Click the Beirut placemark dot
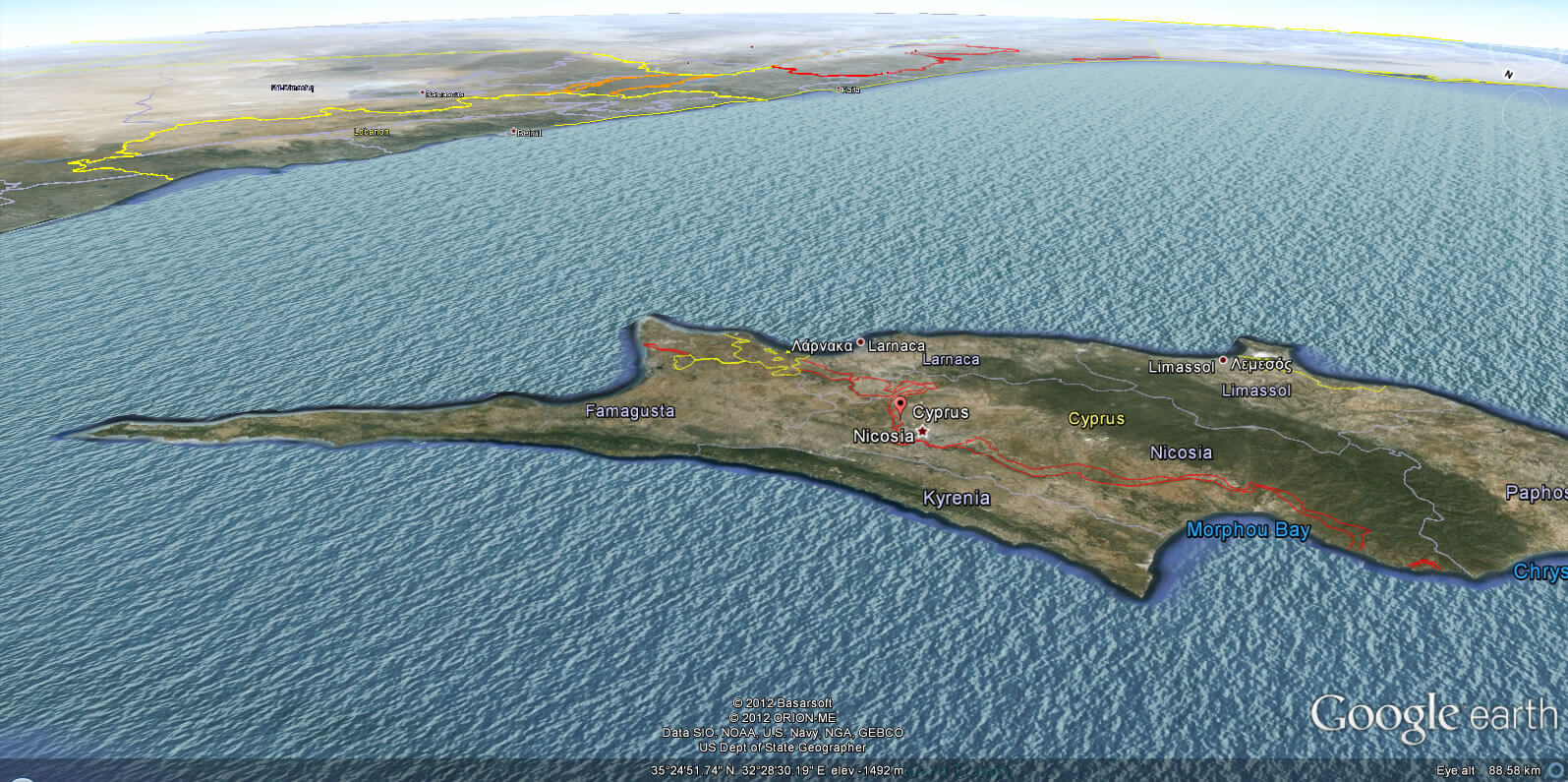Image resolution: width=1568 pixels, height=782 pixels. (x=513, y=129)
